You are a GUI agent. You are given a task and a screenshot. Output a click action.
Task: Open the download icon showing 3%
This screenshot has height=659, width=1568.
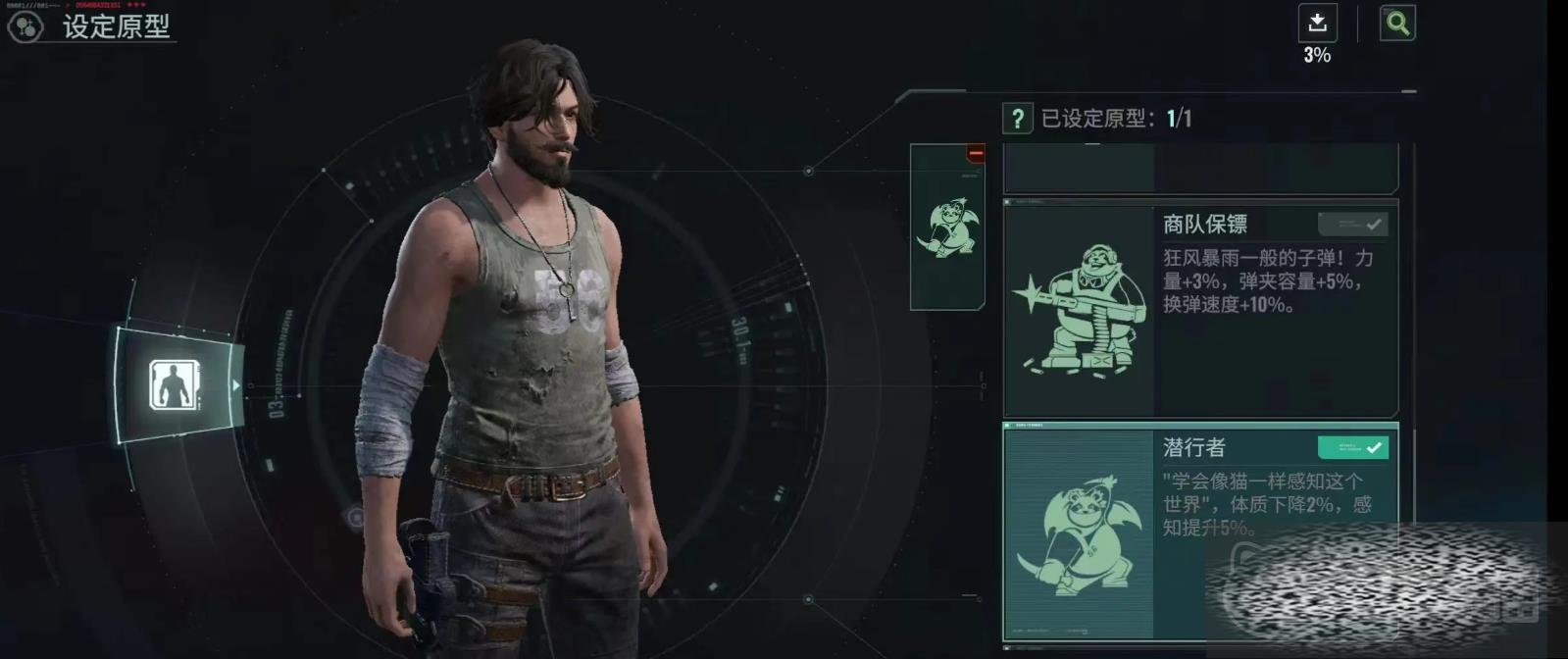click(1317, 24)
